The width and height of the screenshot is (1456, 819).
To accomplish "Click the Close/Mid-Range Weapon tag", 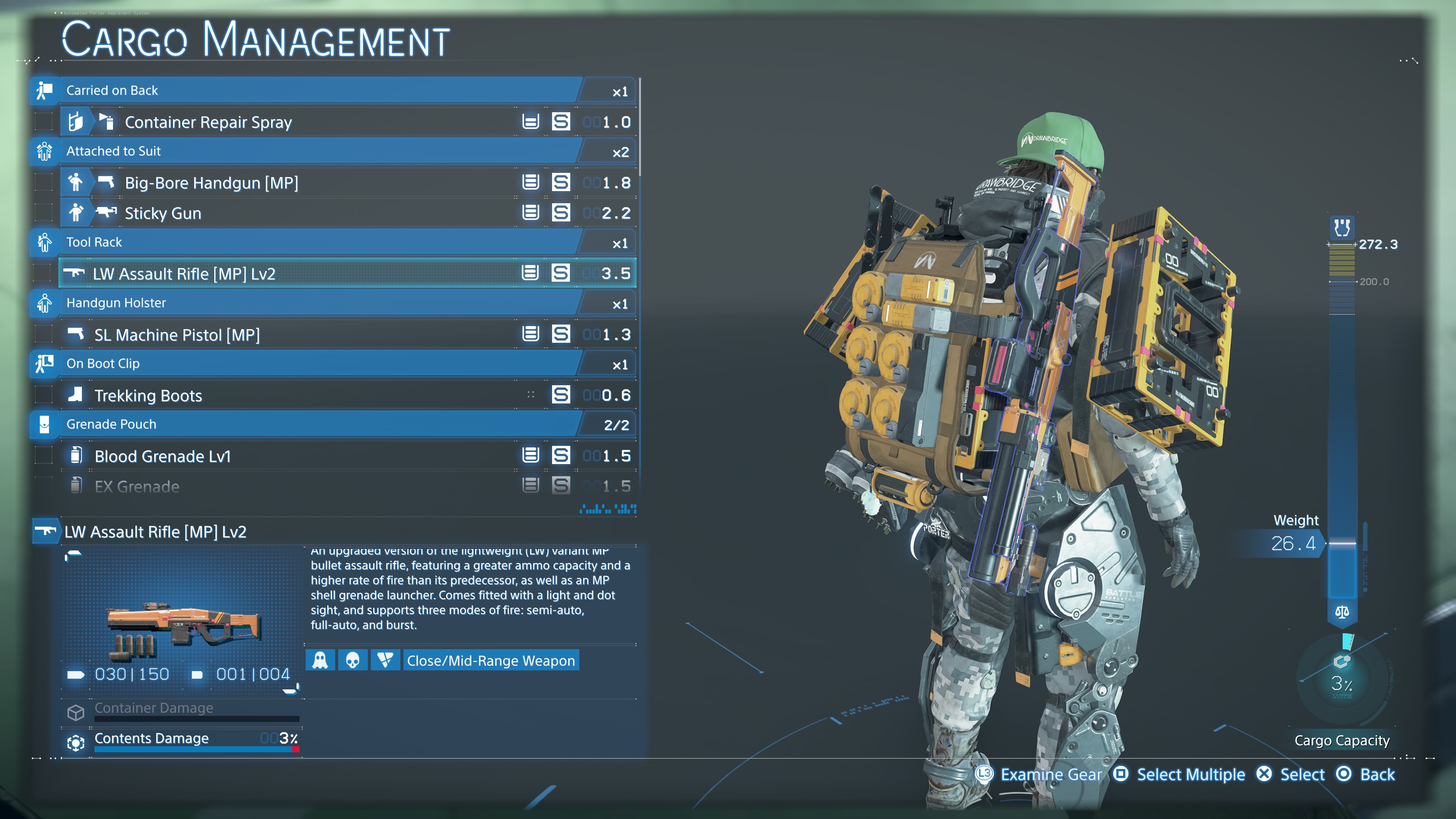I will point(491,660).
